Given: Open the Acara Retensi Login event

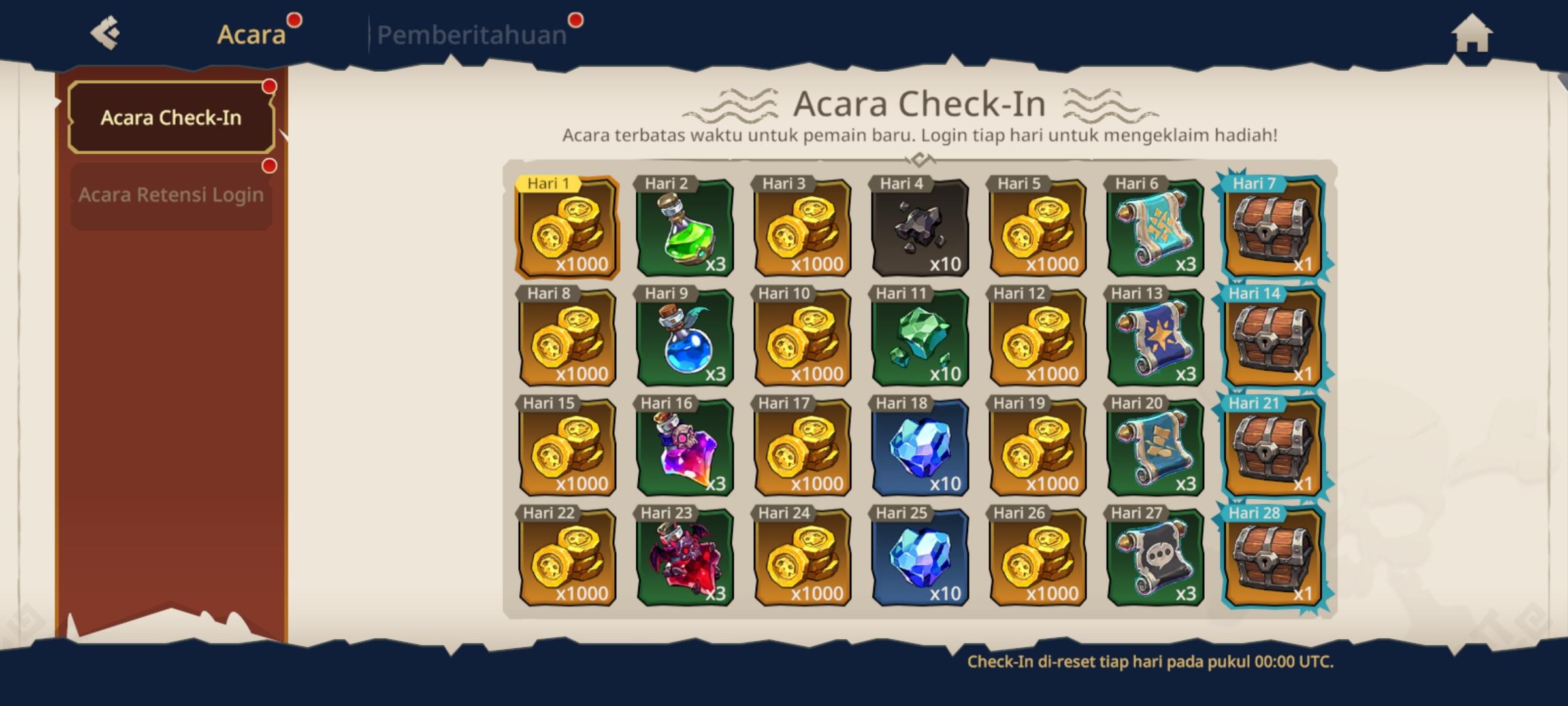Looking at the screenshot, I should 171,193.
